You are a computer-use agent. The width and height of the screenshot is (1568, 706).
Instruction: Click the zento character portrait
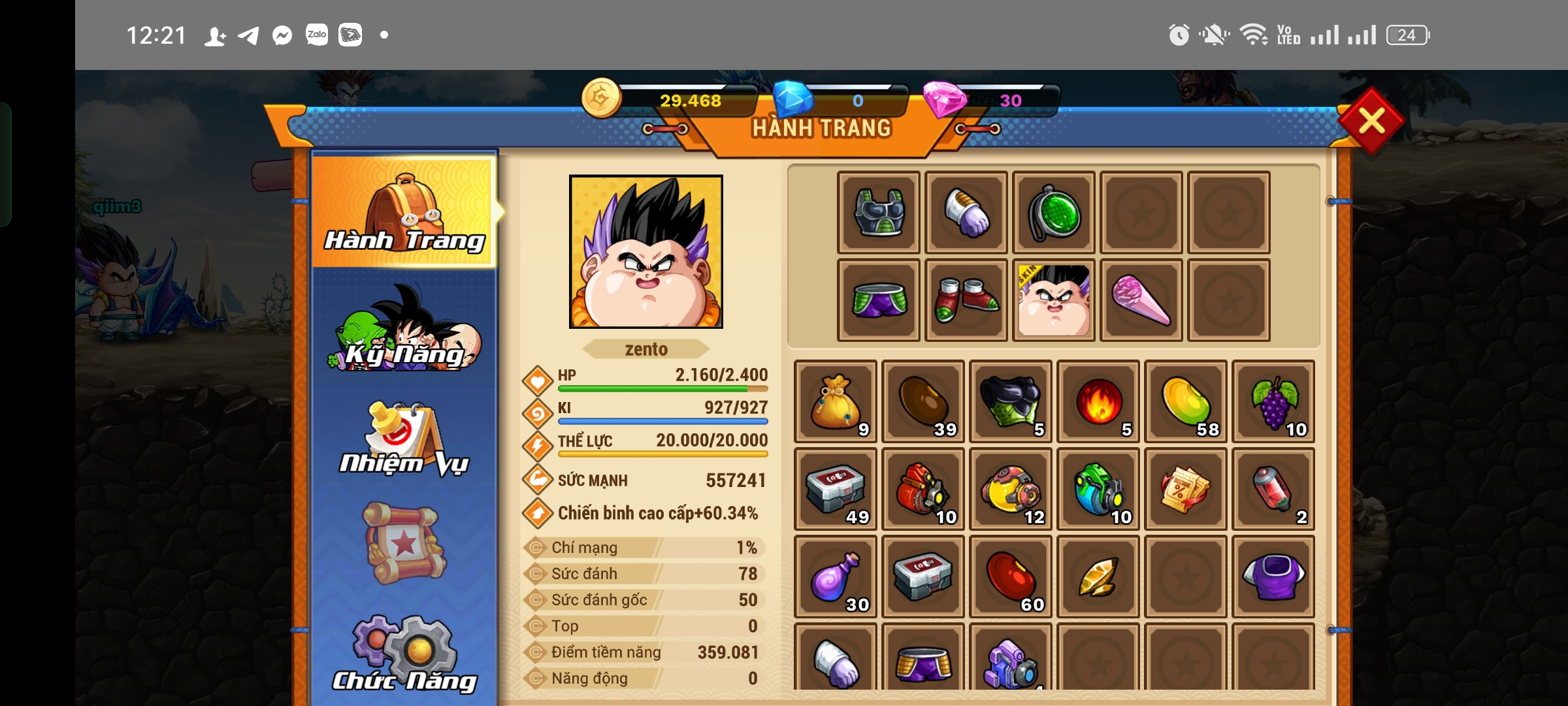click(646, 252)
